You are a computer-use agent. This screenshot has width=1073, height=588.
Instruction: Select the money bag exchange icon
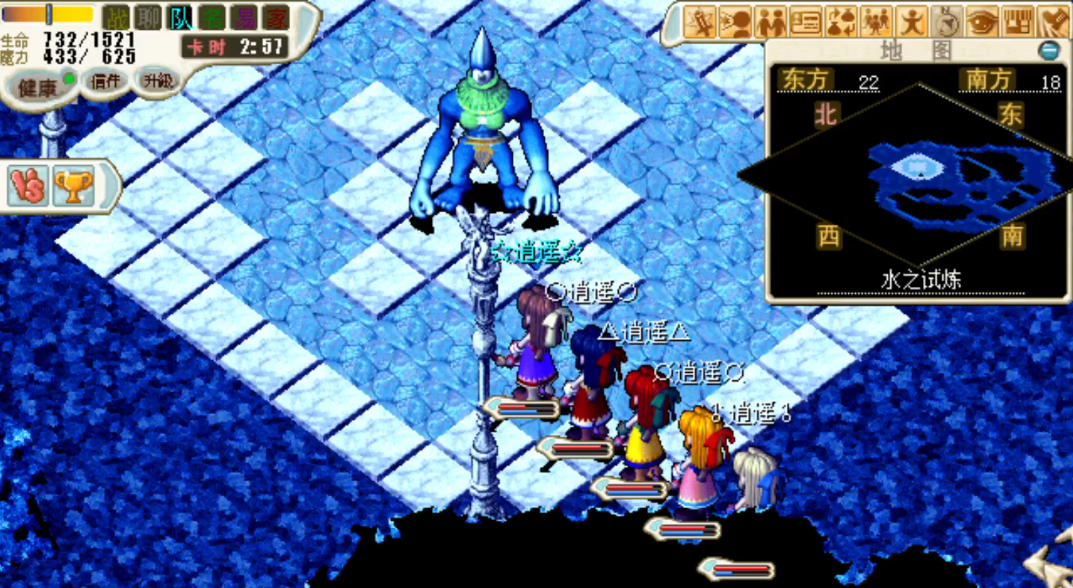pyautogui.click(x=842, y=20)
